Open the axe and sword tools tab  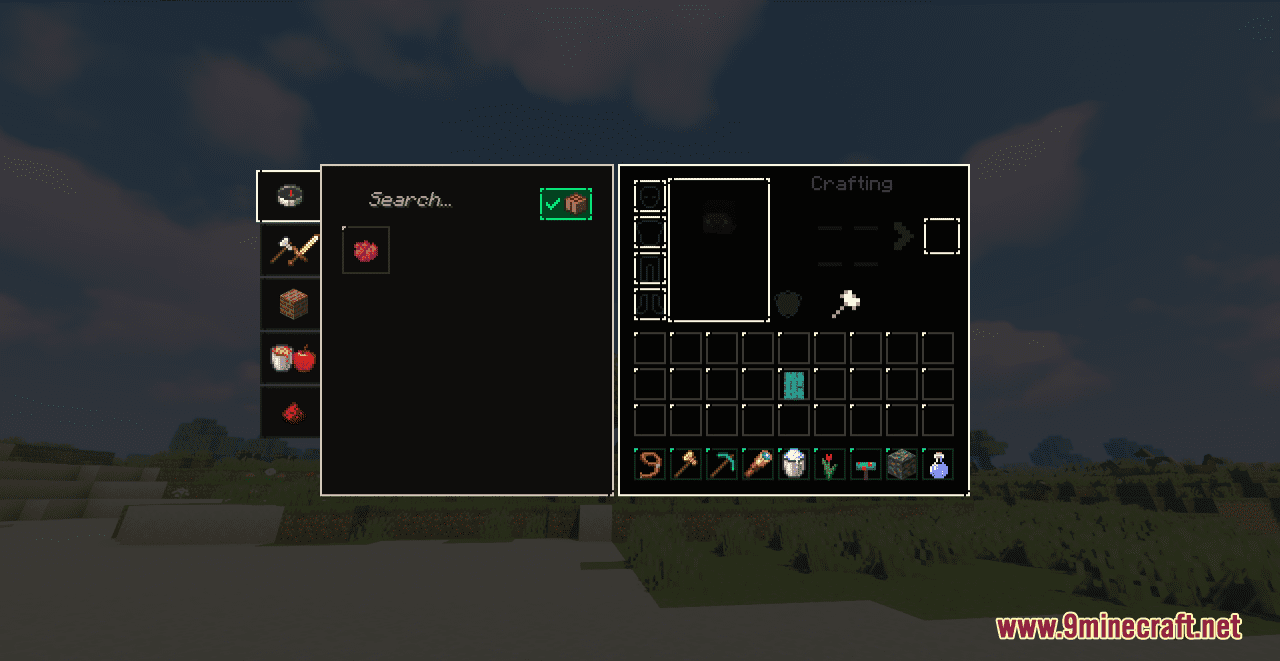click(x=292, y=250)
